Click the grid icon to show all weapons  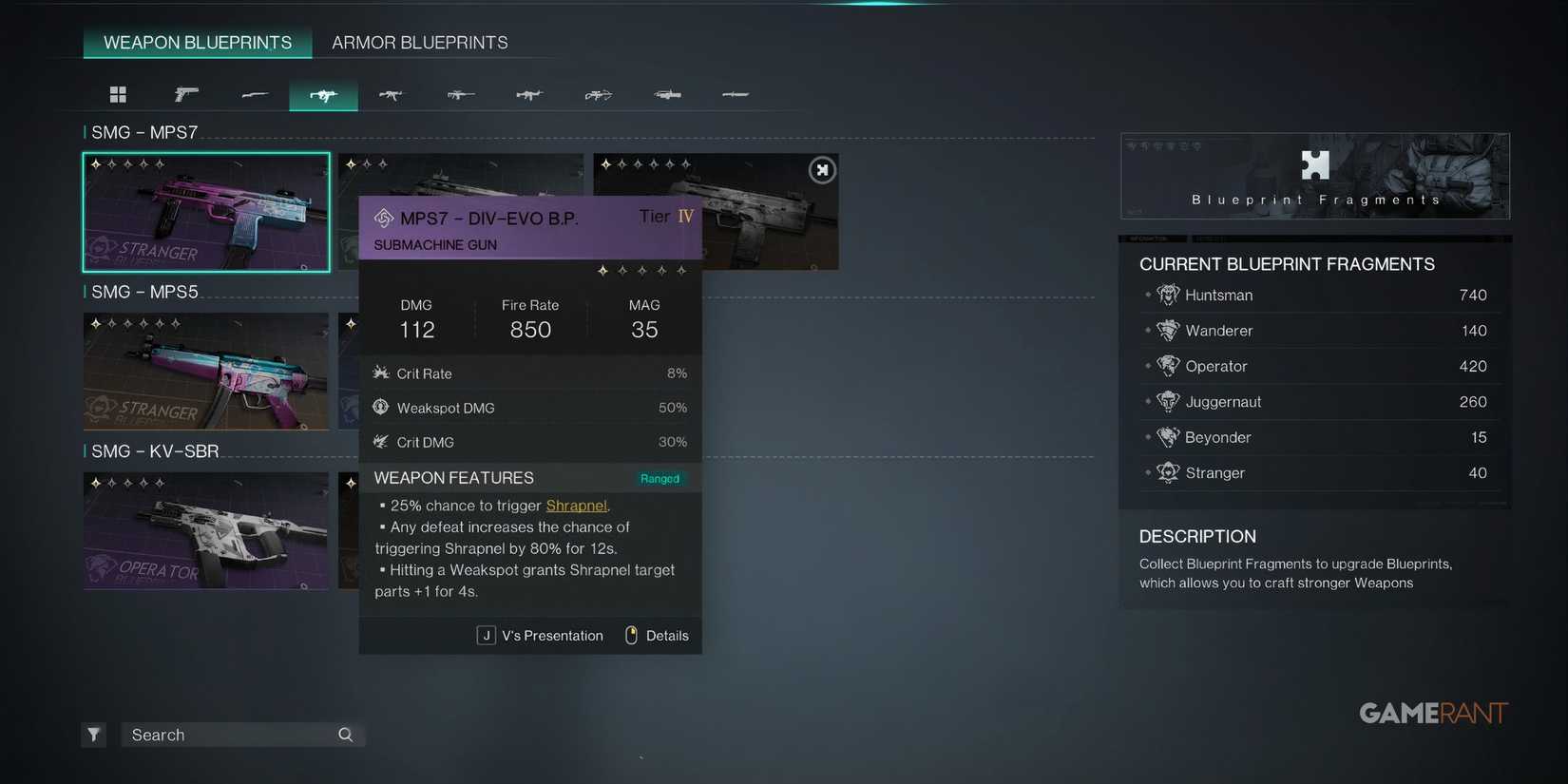(118, 94)
